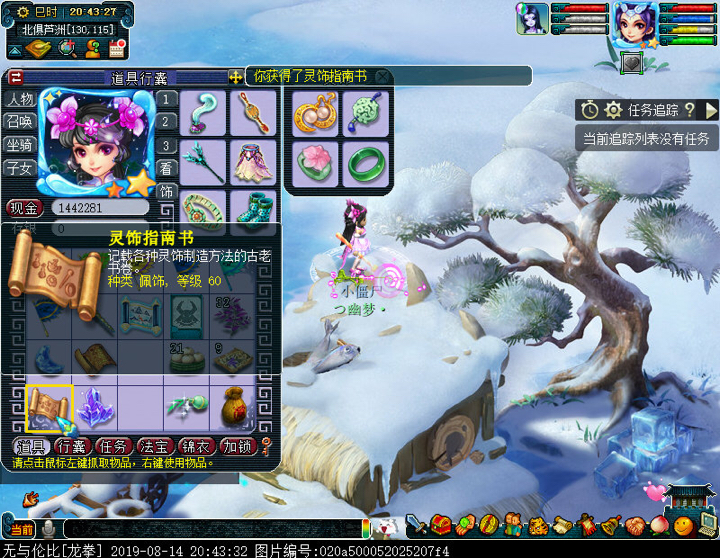Expand the 任务追踪 quest tracker arrow
The width and height of the screenshot is (720, 558).
pos(711,110)
